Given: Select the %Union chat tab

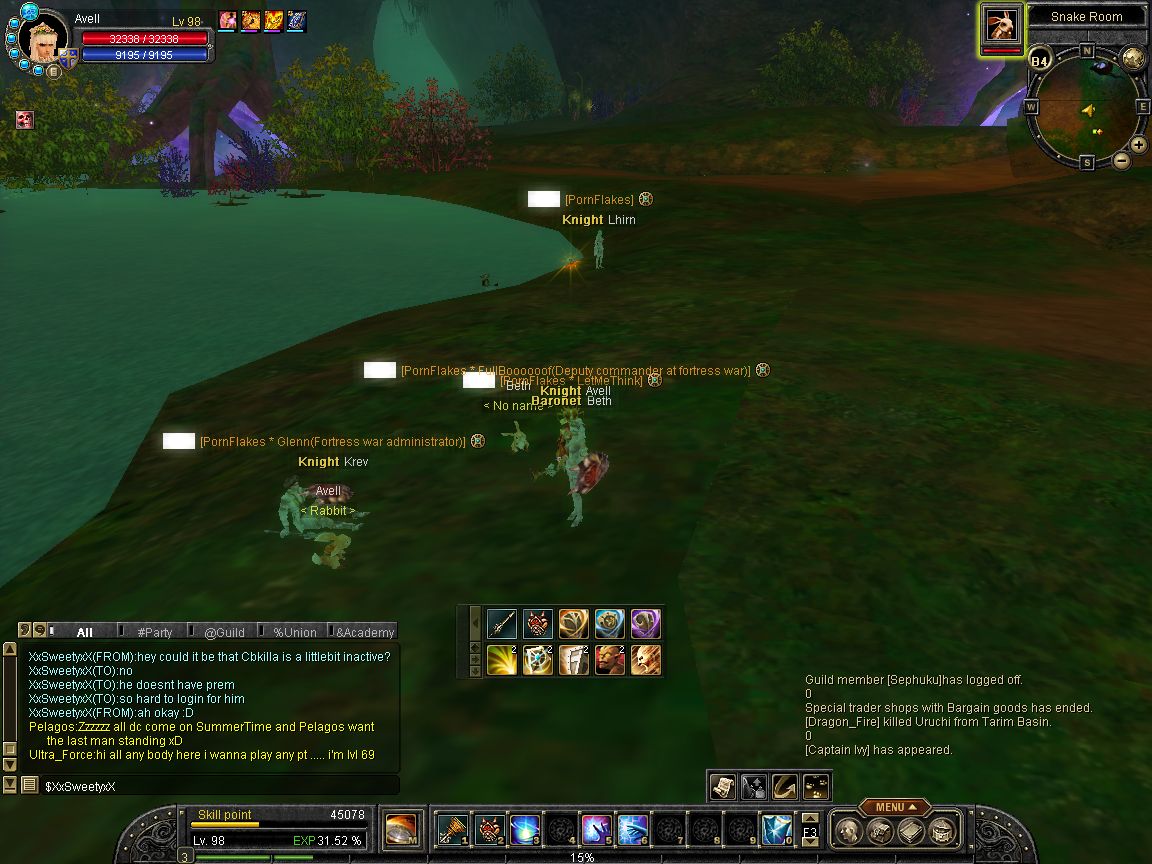Looking at the screenshot, I should (294, 632).
